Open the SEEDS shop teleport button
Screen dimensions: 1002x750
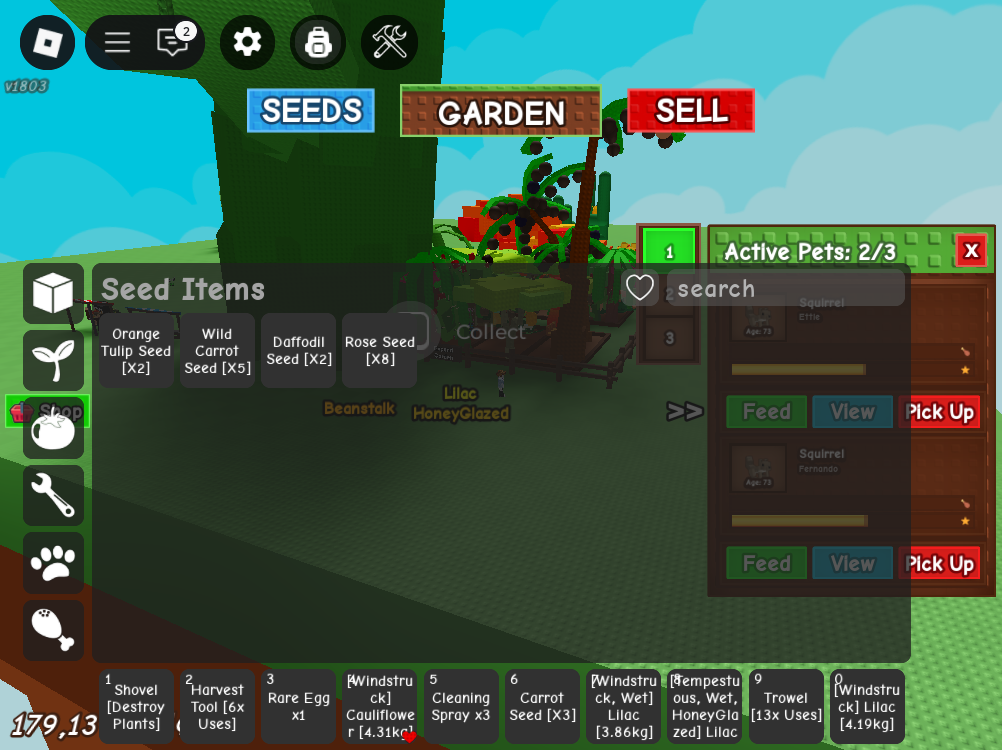click(x=311, y=110)
